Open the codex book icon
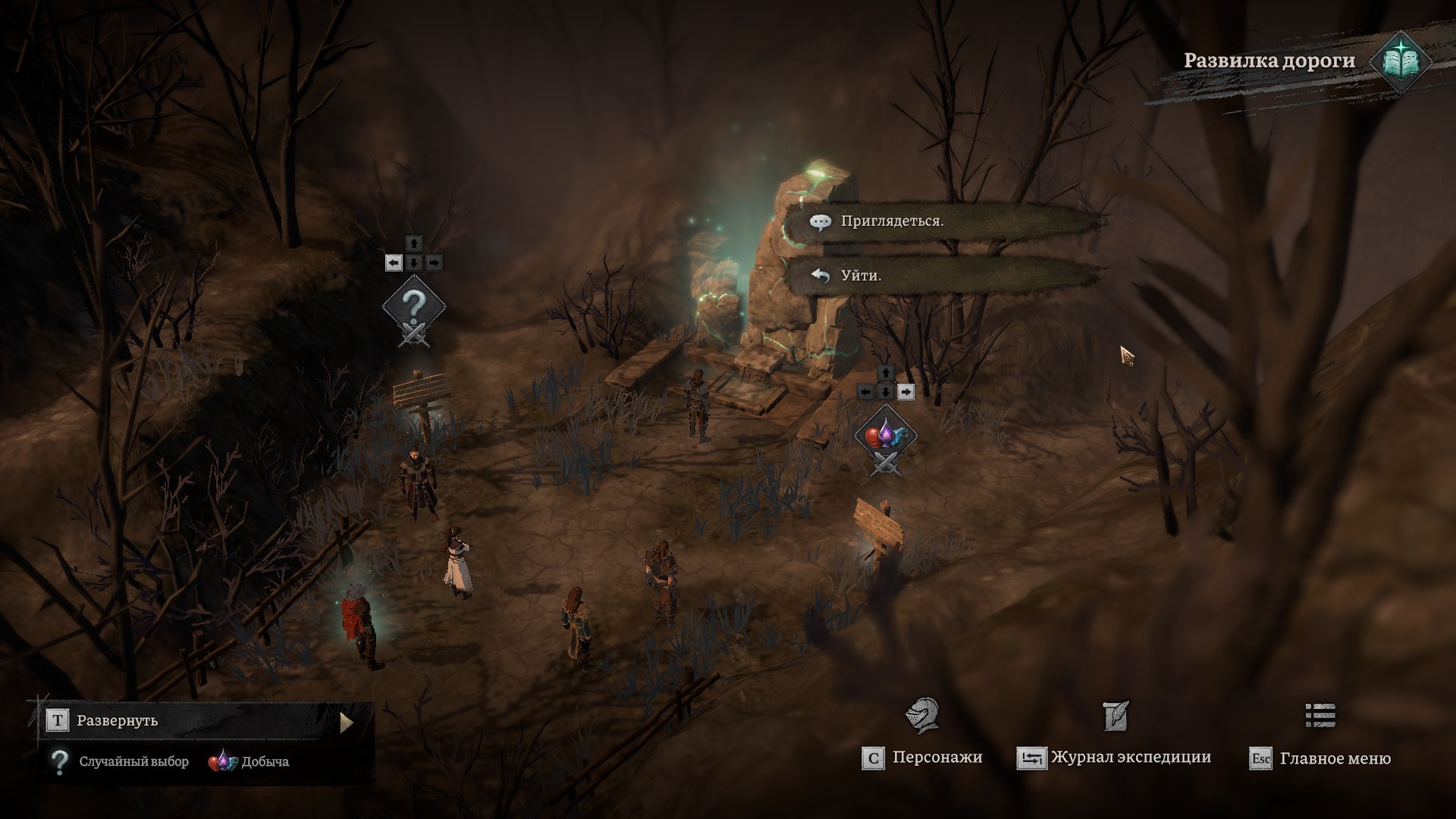1456x819 pixels. click(1400, 62)
